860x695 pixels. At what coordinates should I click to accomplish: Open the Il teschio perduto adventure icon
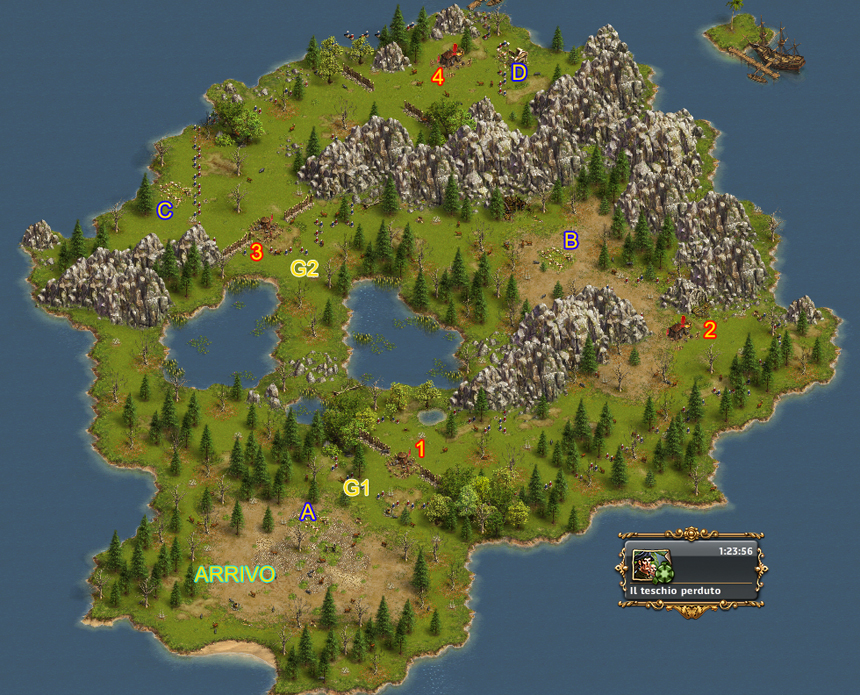tap(651, 565)
